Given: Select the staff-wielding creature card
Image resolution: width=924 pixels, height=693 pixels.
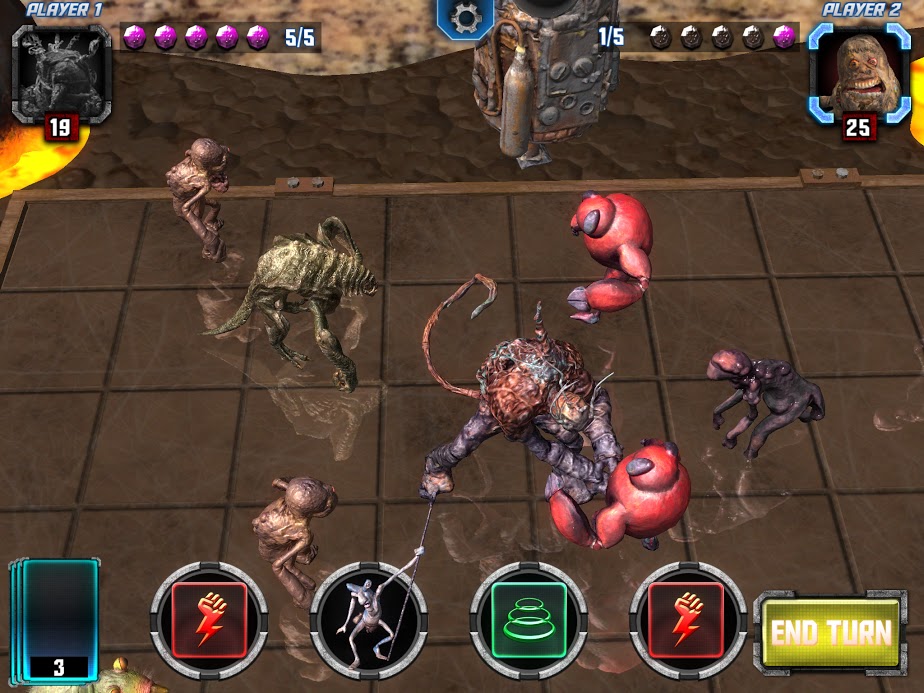Looking at the screenshot, I should (x=368, y=620).
